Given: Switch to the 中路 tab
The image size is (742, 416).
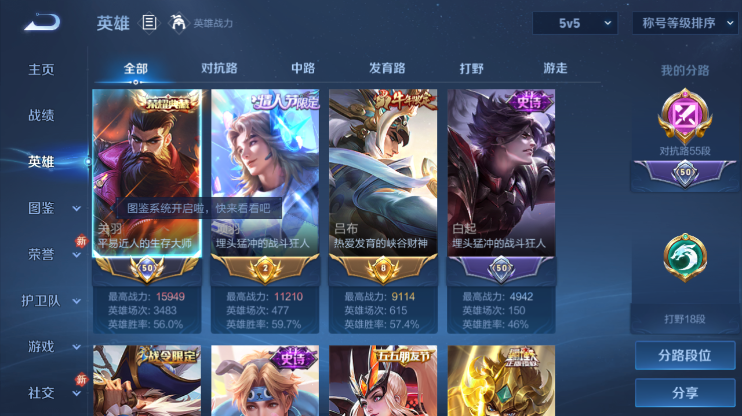Looking at the screenshot, I should click(x=303, y=69).
